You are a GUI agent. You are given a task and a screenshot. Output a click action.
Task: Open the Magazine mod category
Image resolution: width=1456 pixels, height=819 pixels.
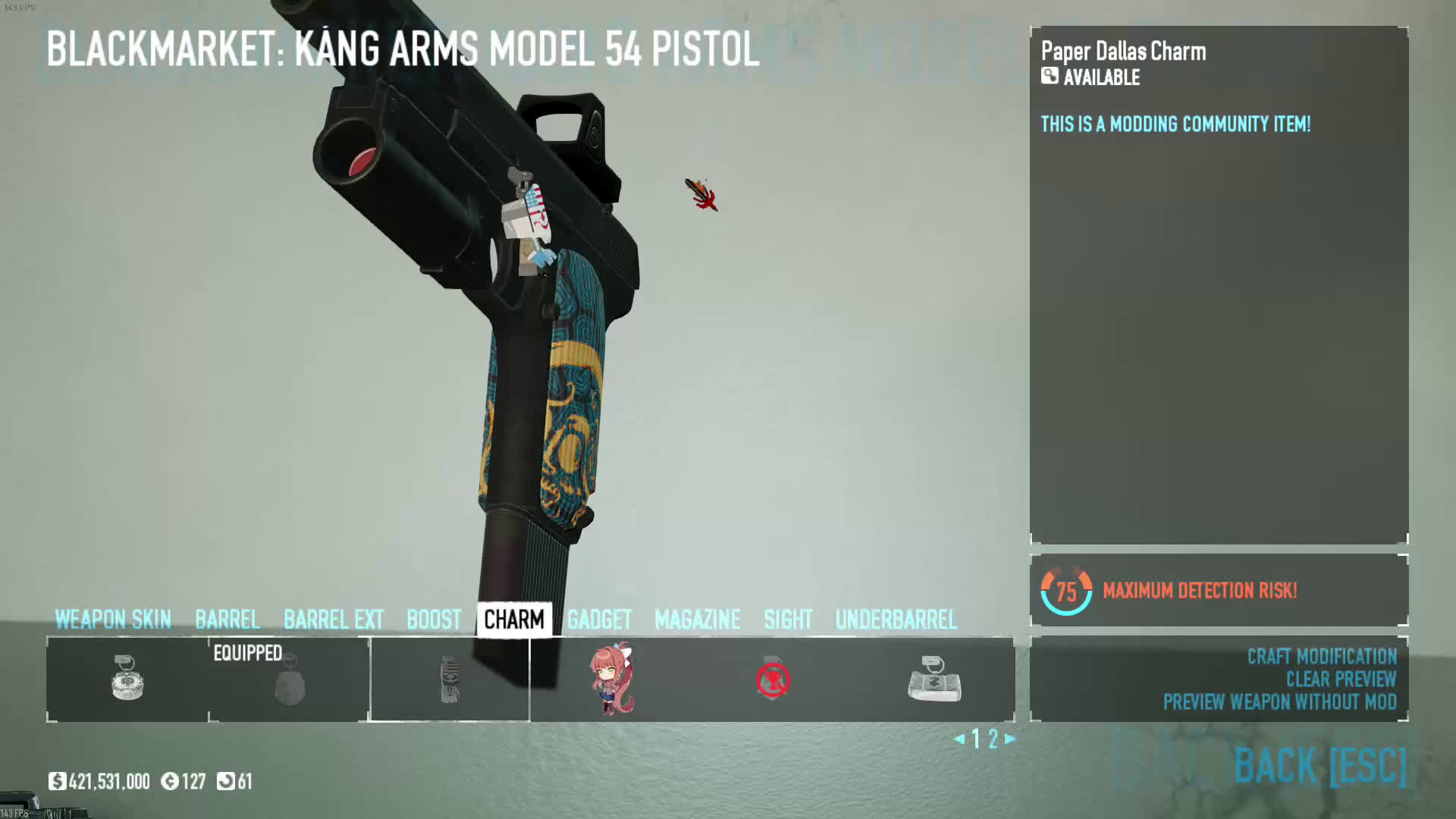click(x=698, y=620)
